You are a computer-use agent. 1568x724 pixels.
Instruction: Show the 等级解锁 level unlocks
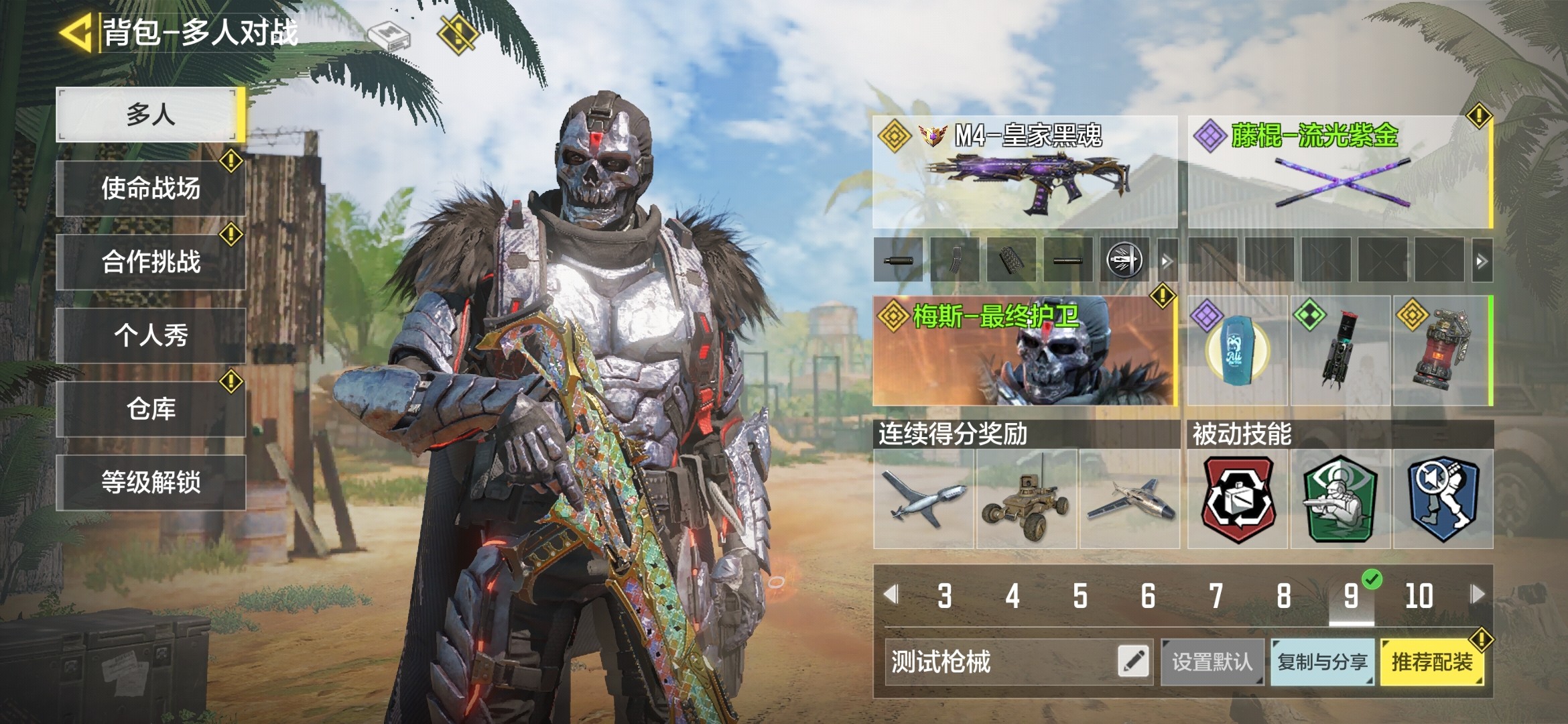click(151, 483)
